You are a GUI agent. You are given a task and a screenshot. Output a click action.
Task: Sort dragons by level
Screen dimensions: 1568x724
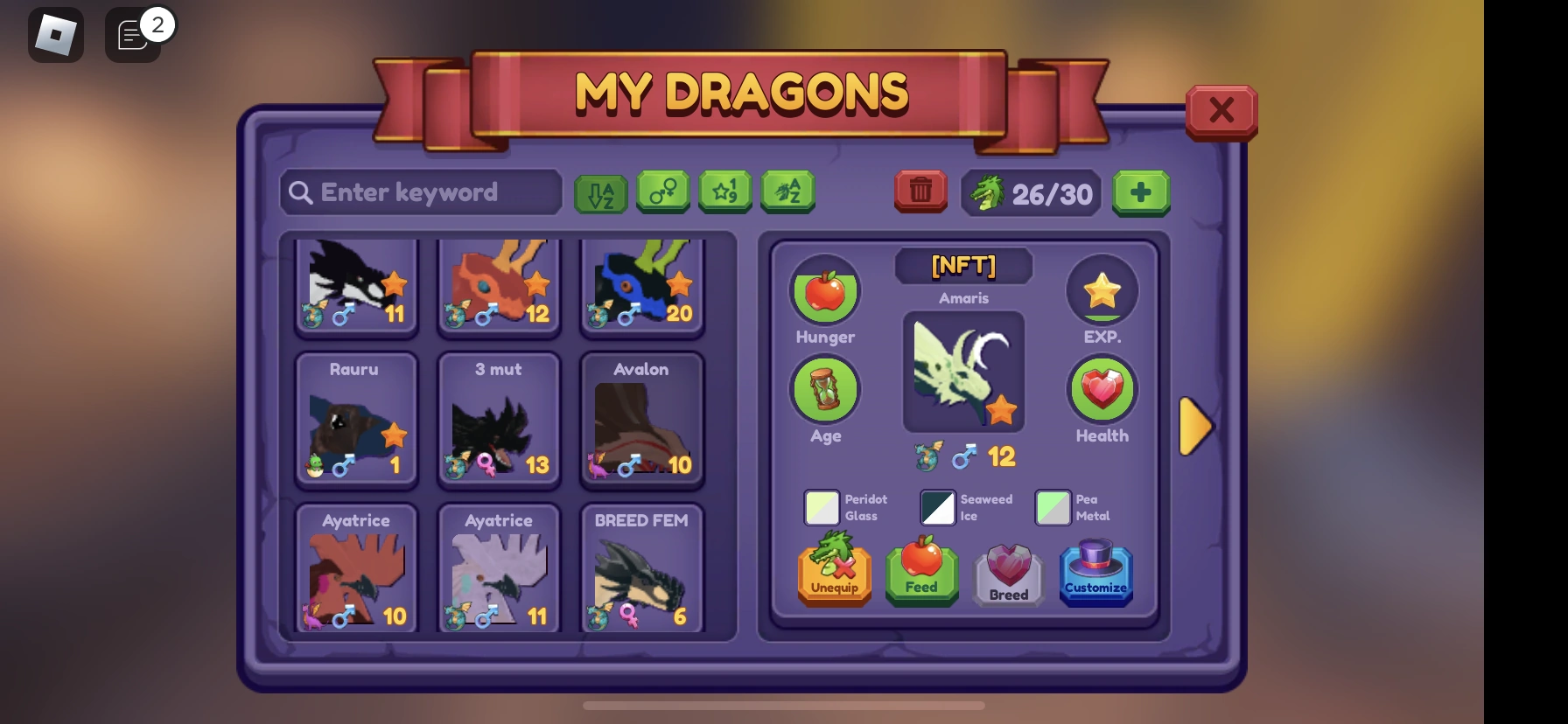coord(725,191)
